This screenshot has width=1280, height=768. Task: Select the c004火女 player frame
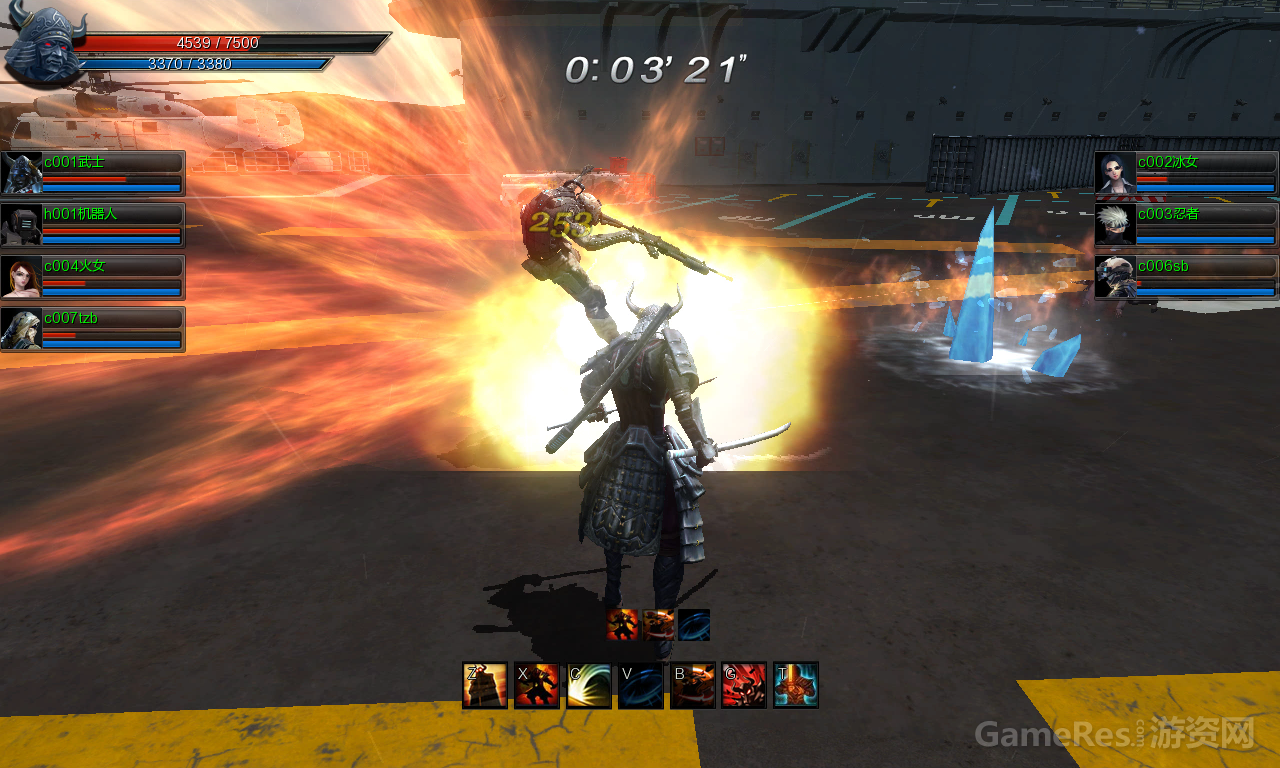[93, 277]
